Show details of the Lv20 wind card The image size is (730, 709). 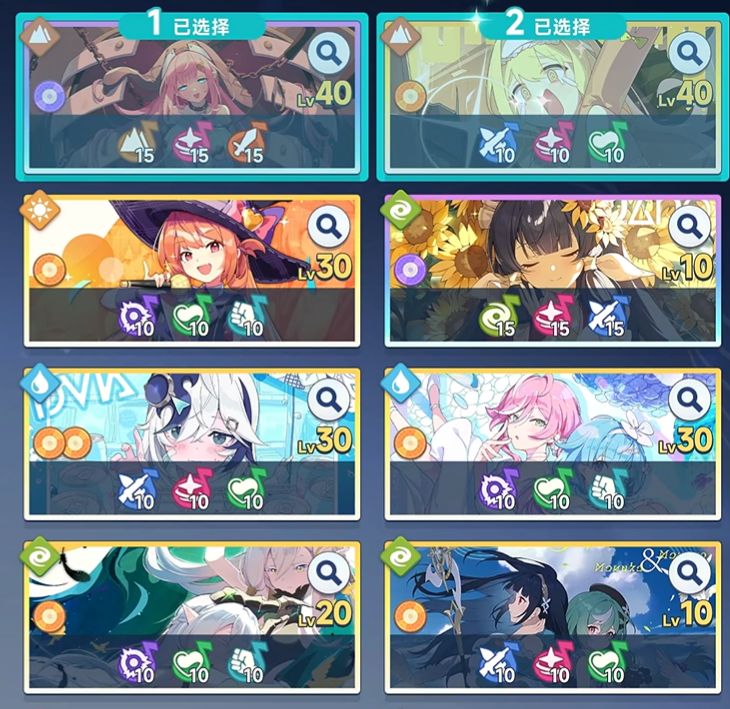328,573
